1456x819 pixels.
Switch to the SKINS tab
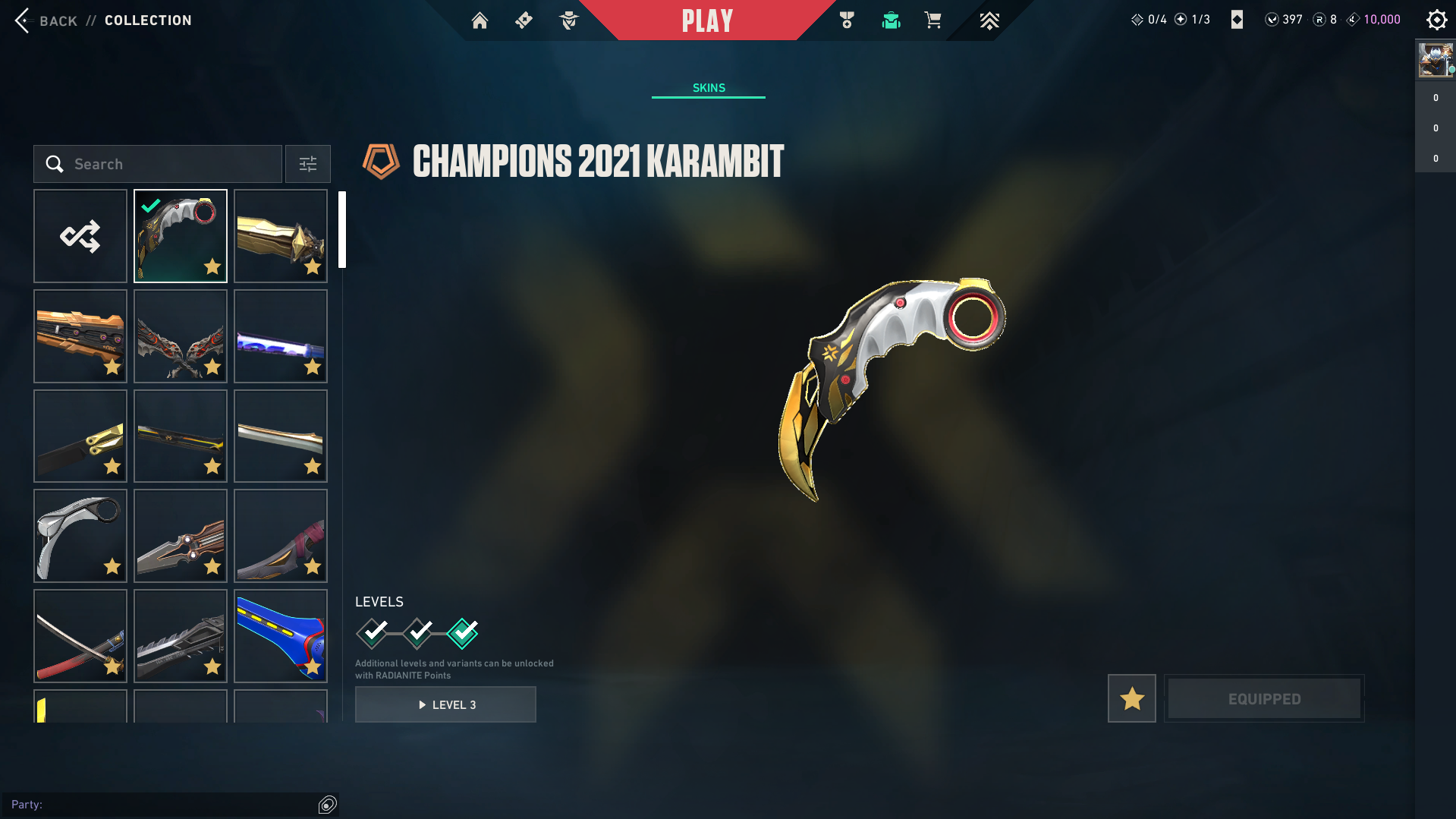pos(709,88)
